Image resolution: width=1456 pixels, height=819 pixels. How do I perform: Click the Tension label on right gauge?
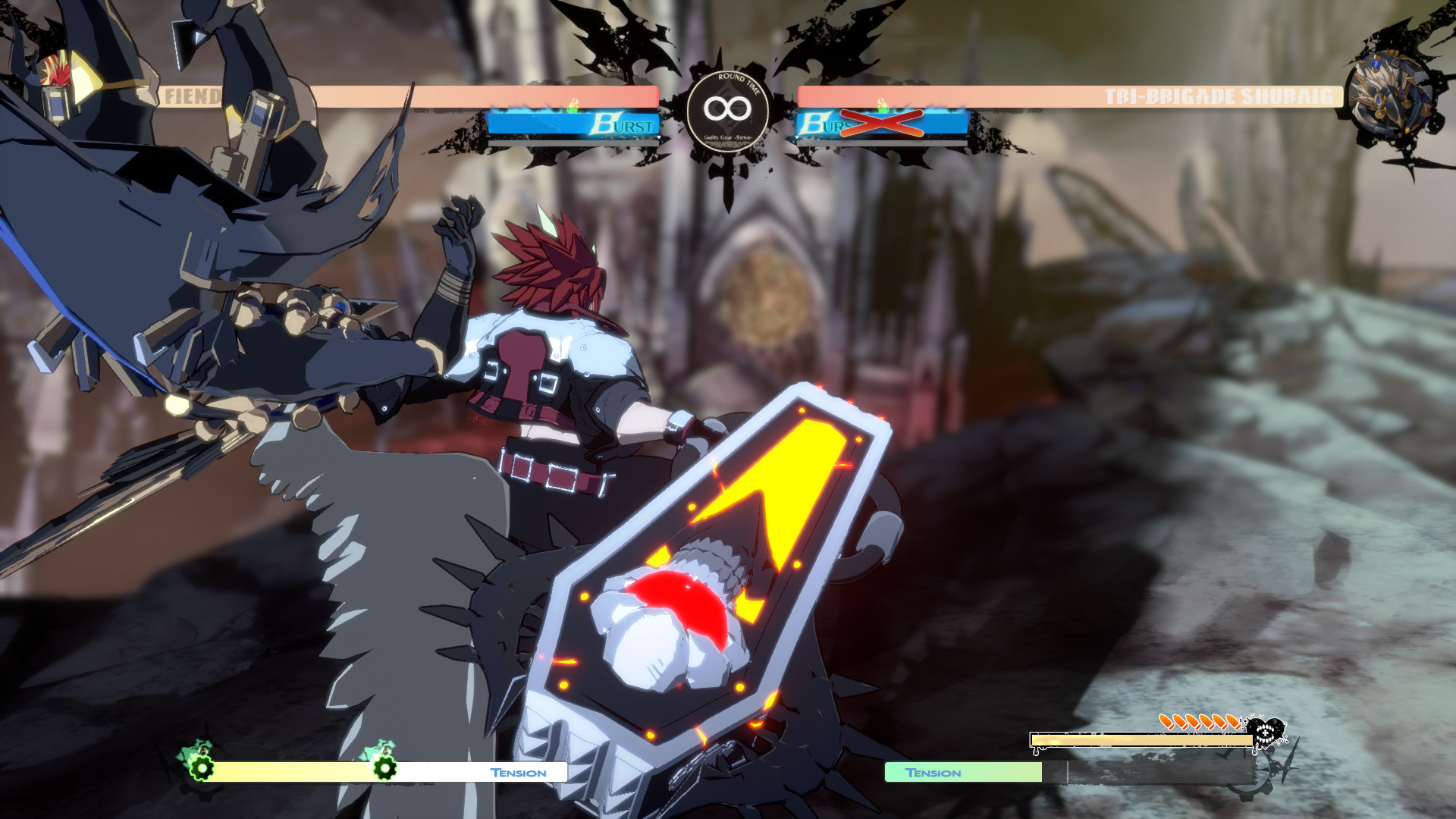pyautogui.click(x=934, y=773)
